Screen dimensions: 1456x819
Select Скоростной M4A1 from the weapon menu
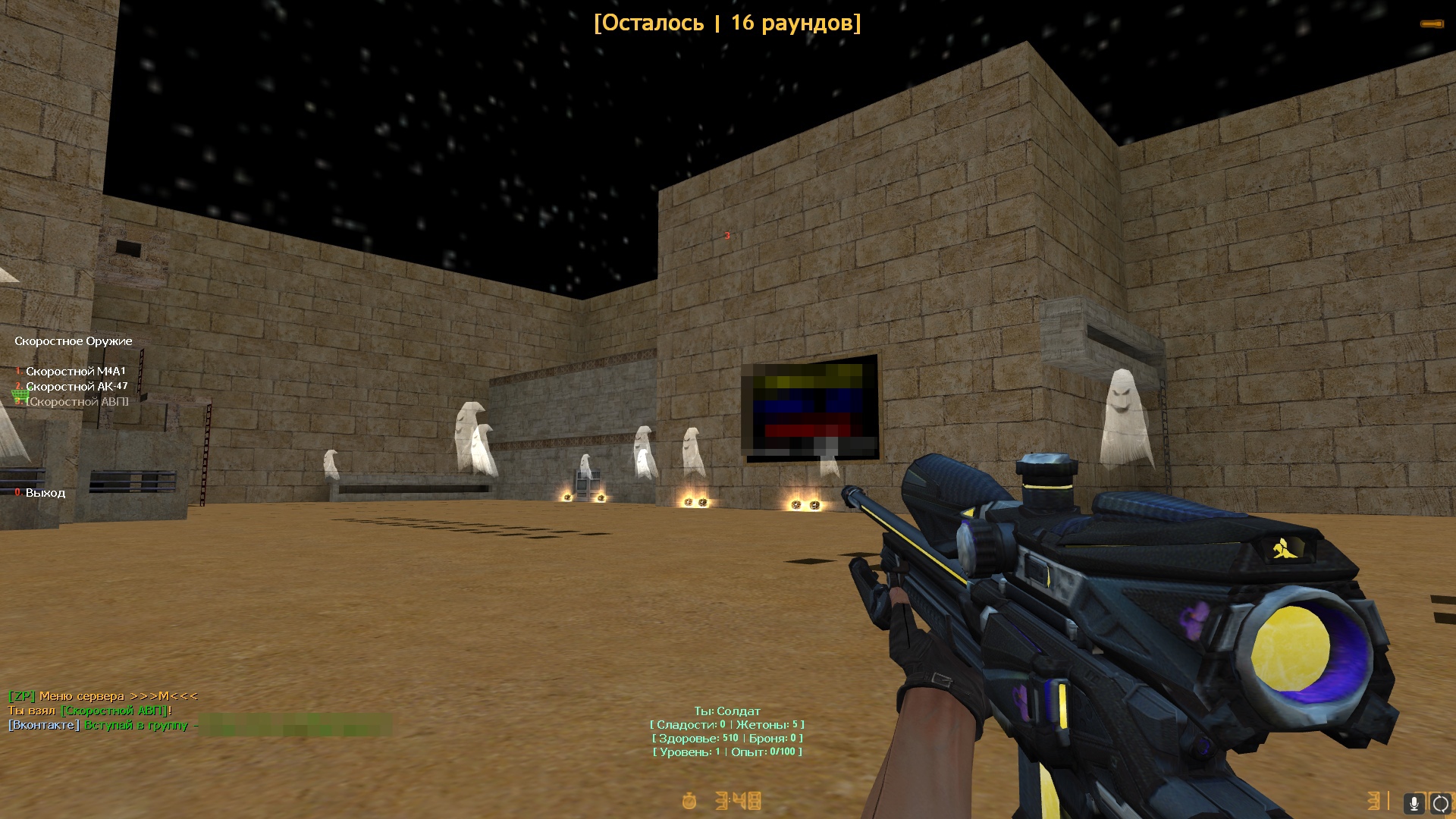pos(75,372)
